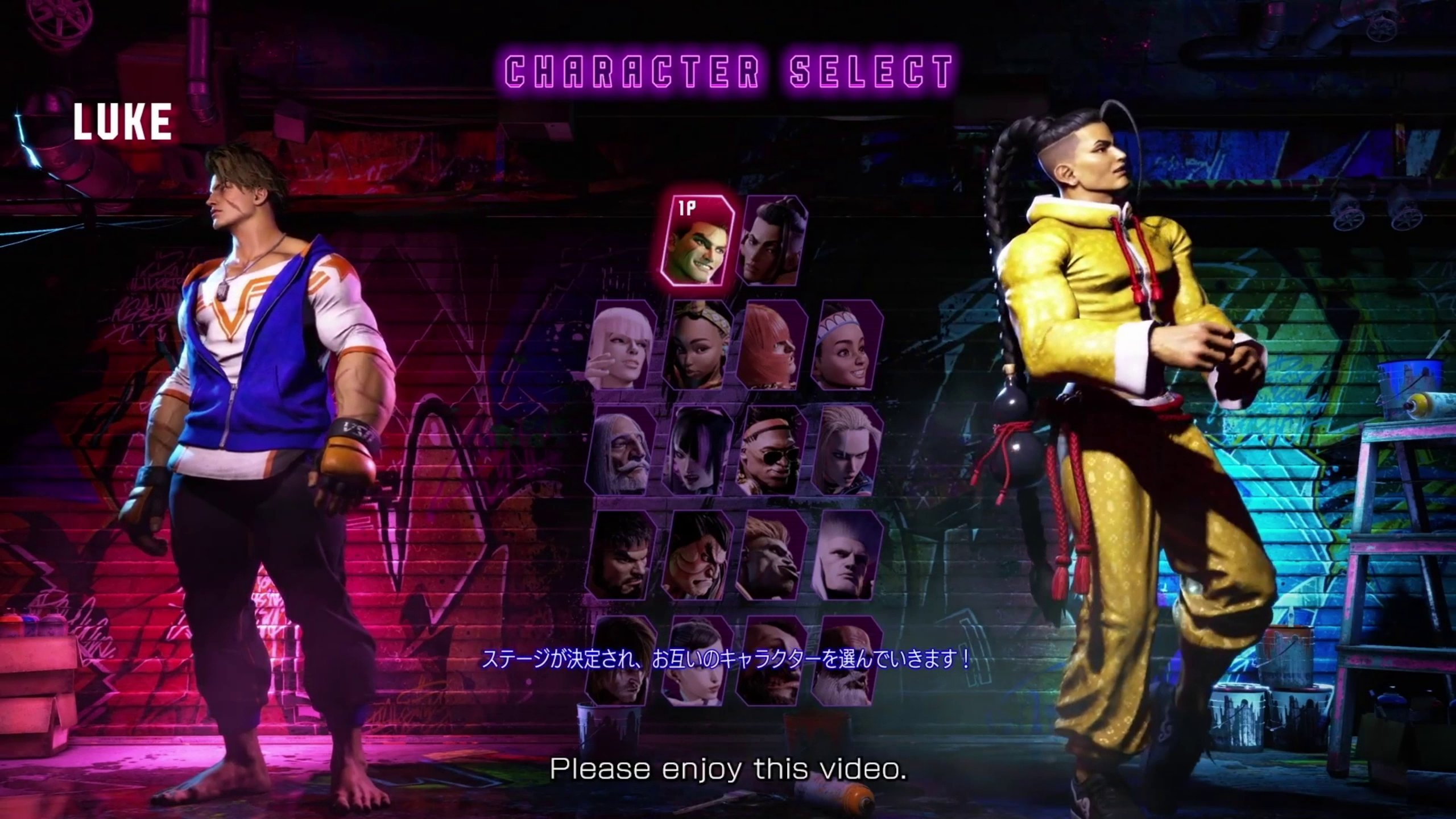Choose Dee Jay wearing sunglasses
The image size is (1456, 819).
772,449
